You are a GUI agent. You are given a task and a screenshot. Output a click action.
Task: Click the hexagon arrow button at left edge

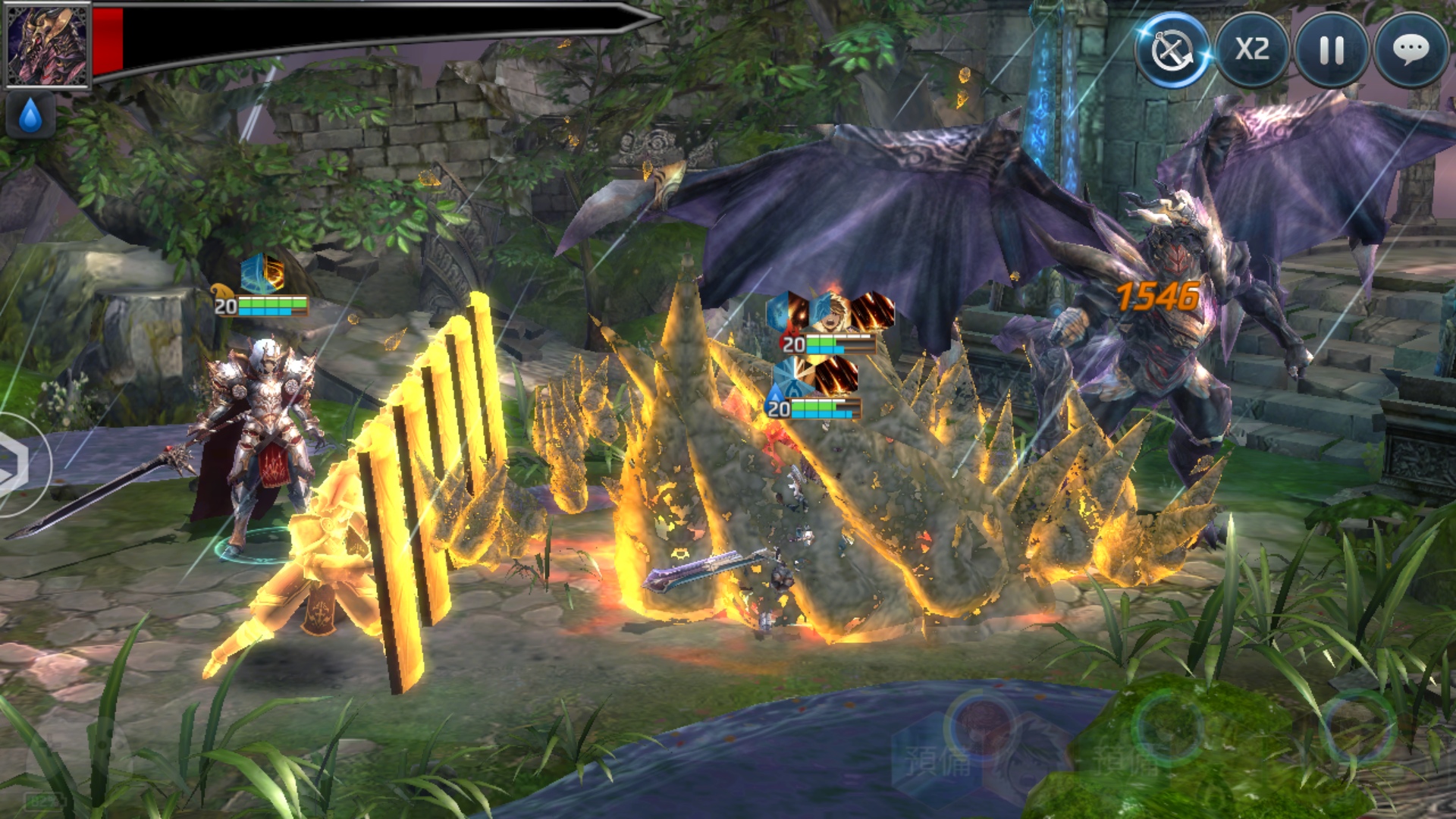point(14,464)
